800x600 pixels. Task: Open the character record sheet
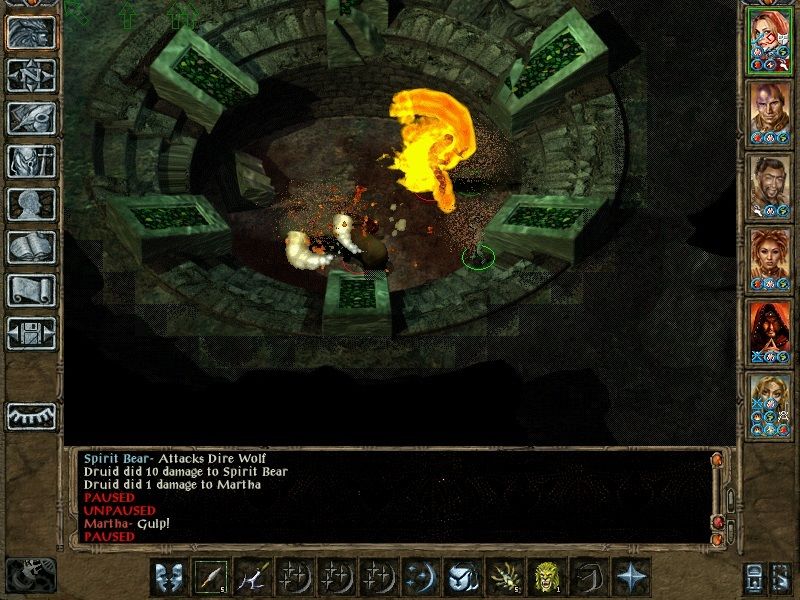pyautogui.click(x=31, y=204)
